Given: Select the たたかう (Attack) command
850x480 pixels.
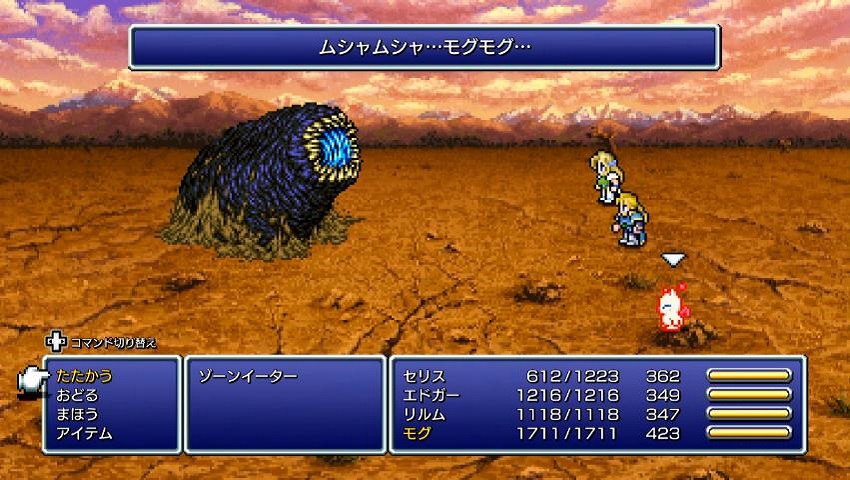Looking at the screenshot, I should 84,376.
